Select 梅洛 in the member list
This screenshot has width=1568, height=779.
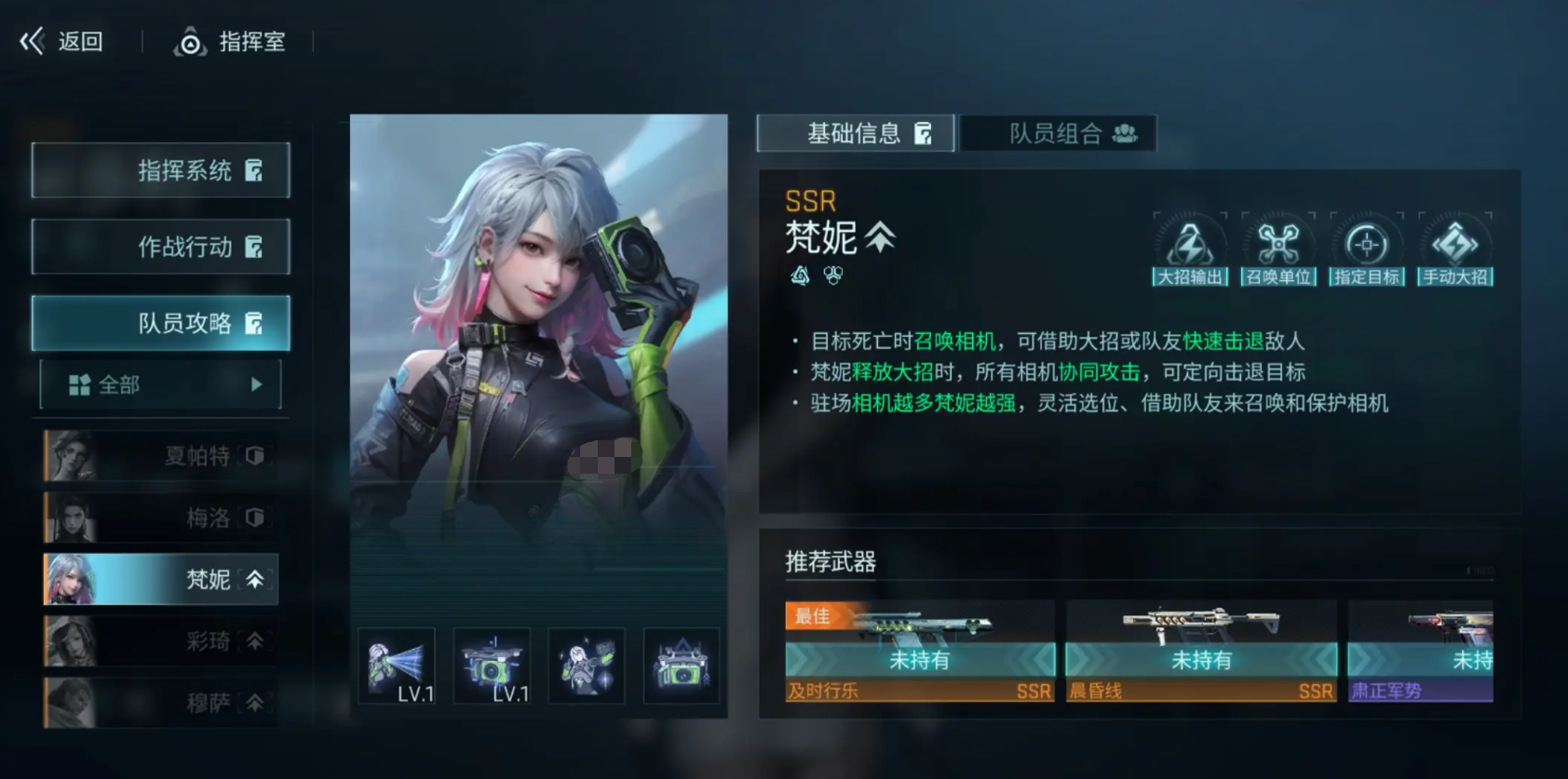161,517
